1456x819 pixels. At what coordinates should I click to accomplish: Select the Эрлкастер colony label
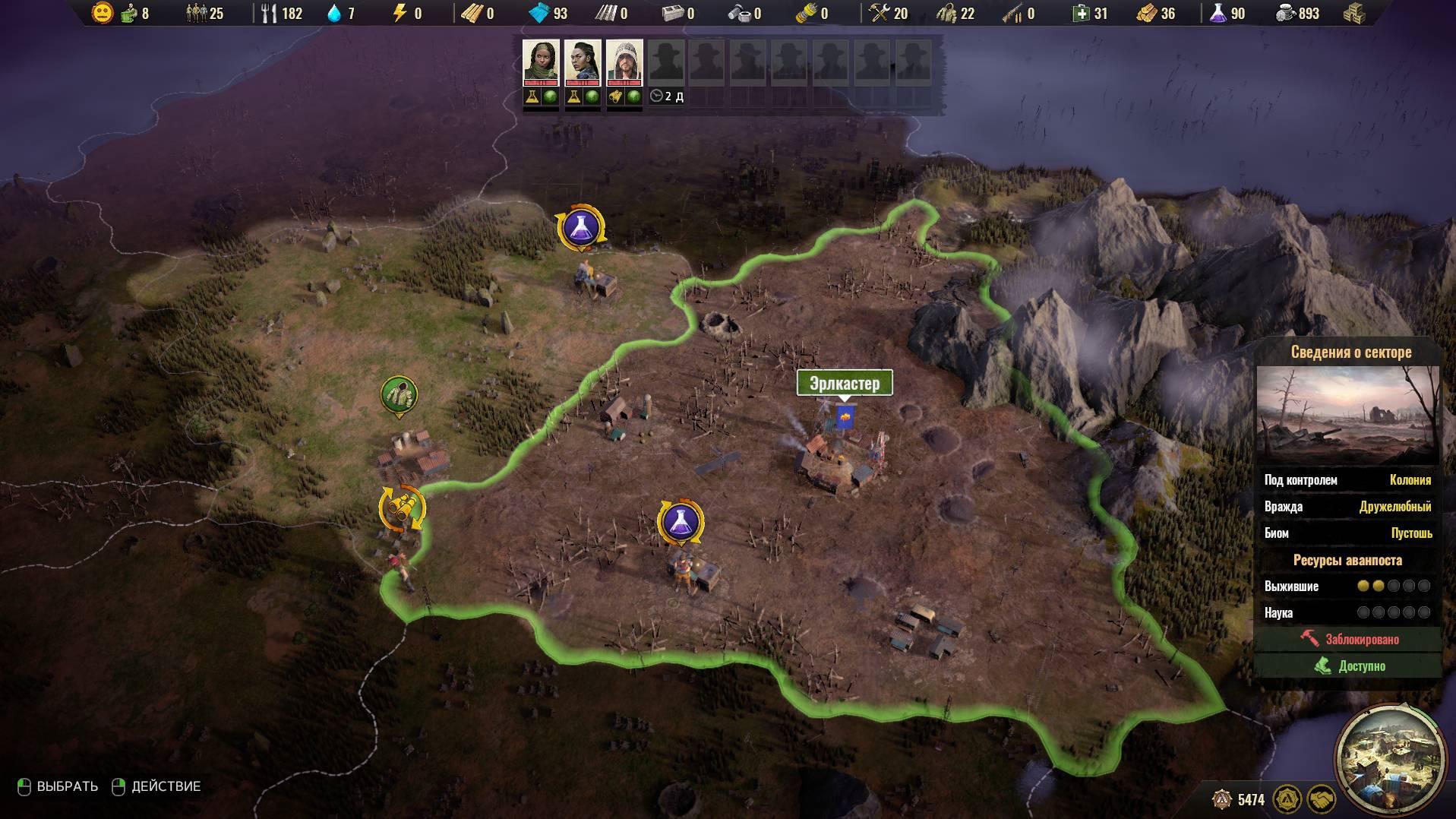(844, 383)
